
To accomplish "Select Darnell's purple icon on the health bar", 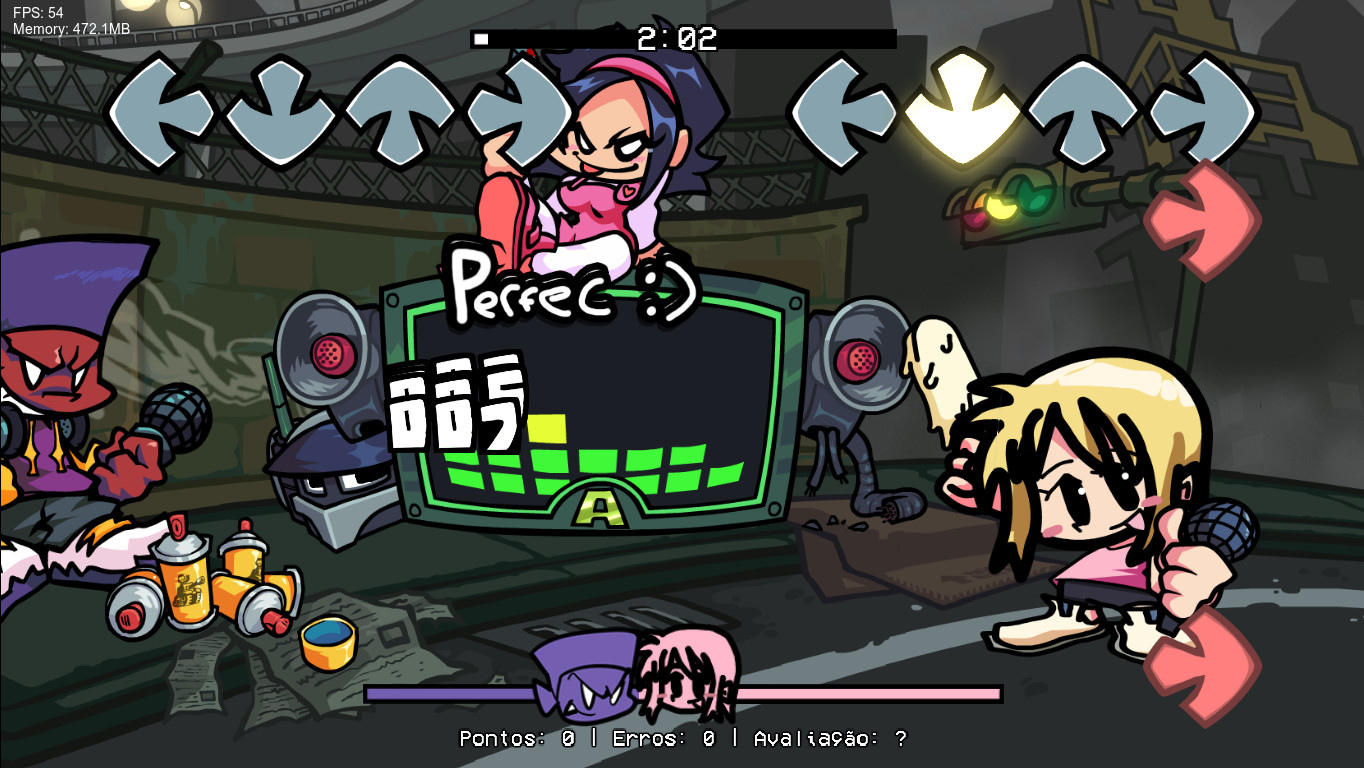I will tap(580, 680).
